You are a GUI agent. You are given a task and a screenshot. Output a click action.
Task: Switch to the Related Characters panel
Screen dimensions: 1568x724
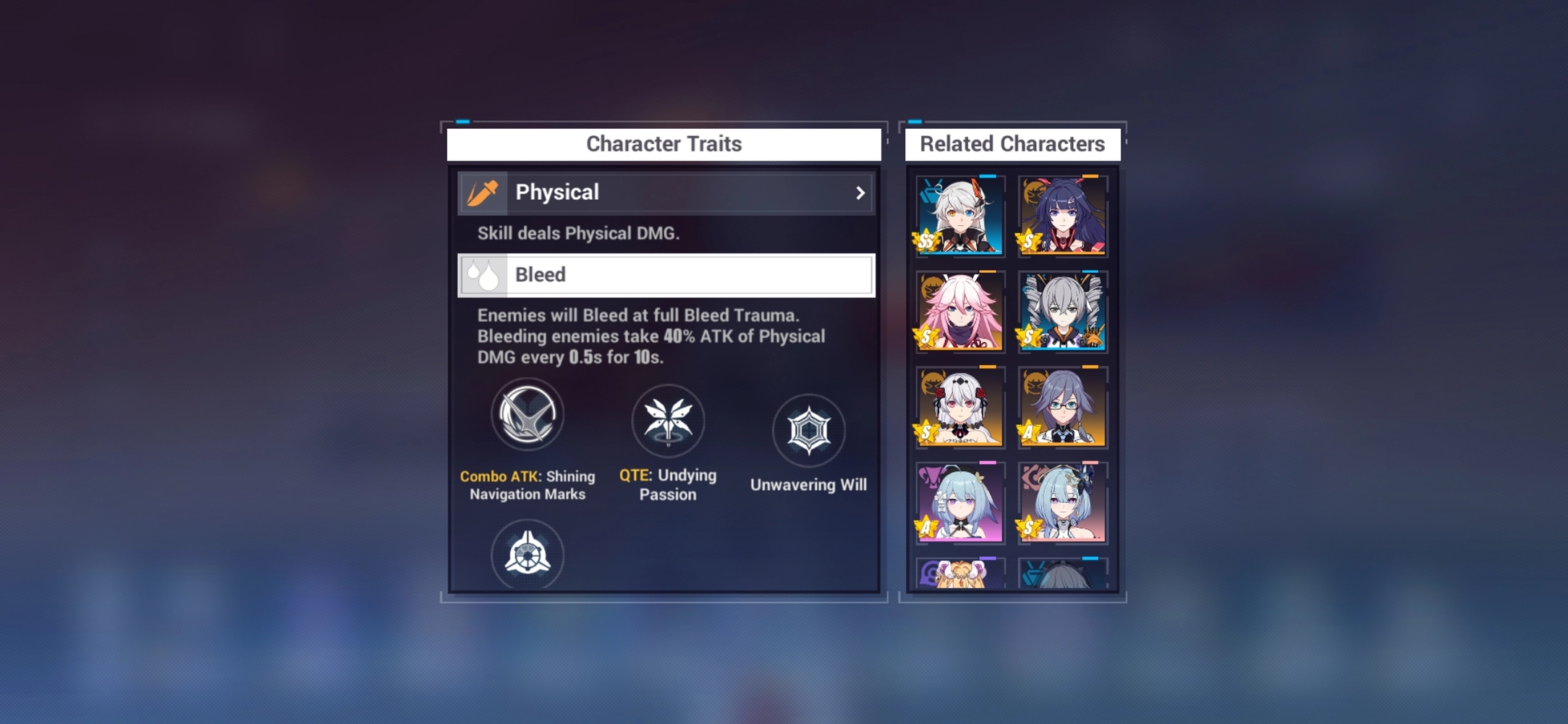[1012, 143]
